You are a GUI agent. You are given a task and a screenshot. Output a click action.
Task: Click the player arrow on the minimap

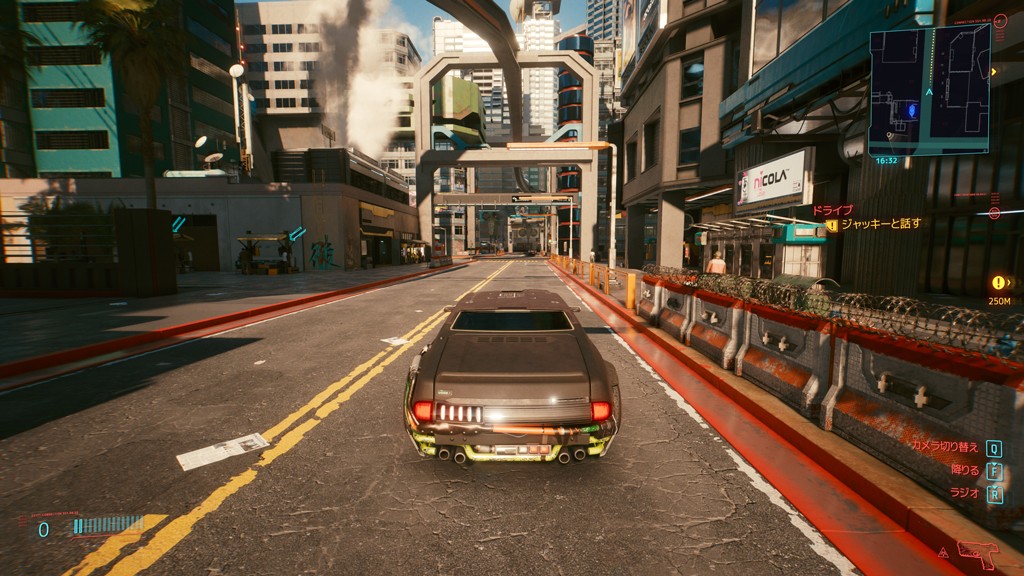click(x=929, y=91)
